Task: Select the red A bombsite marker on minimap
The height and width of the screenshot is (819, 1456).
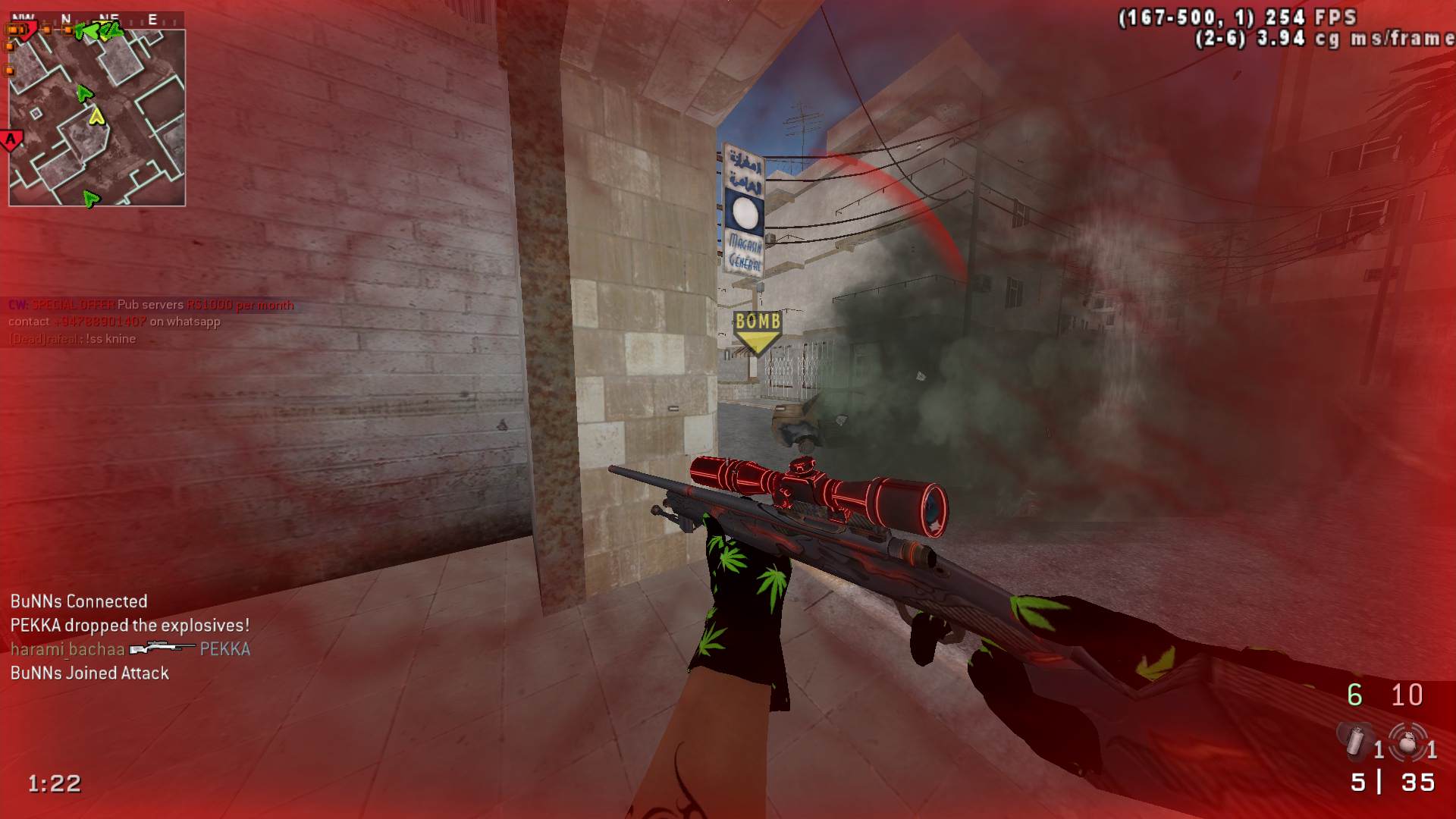Action: pos(11,140)
